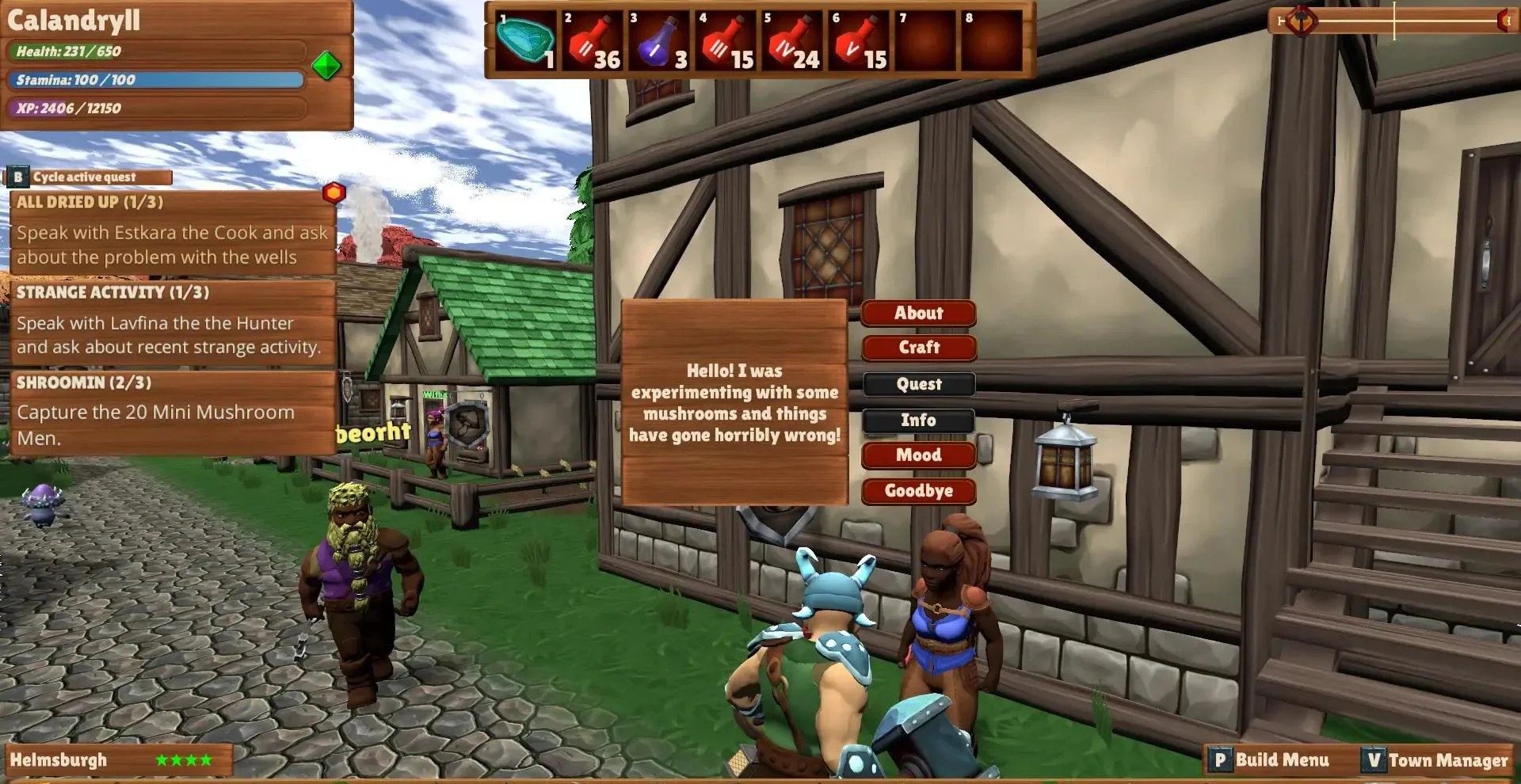Select the purple potion in hotbar slot 3
The width and height of the screenshot is (1521, 784).
click(x=659, y=41)
